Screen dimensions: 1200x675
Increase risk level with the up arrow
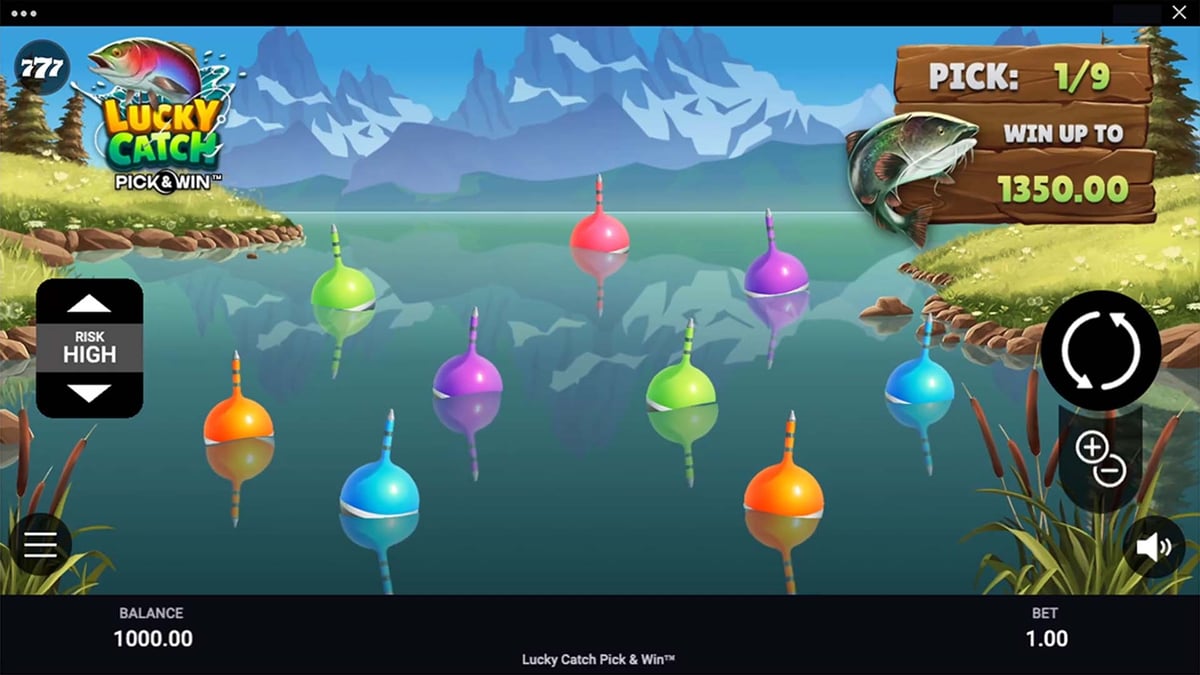[x=89, y=304]
